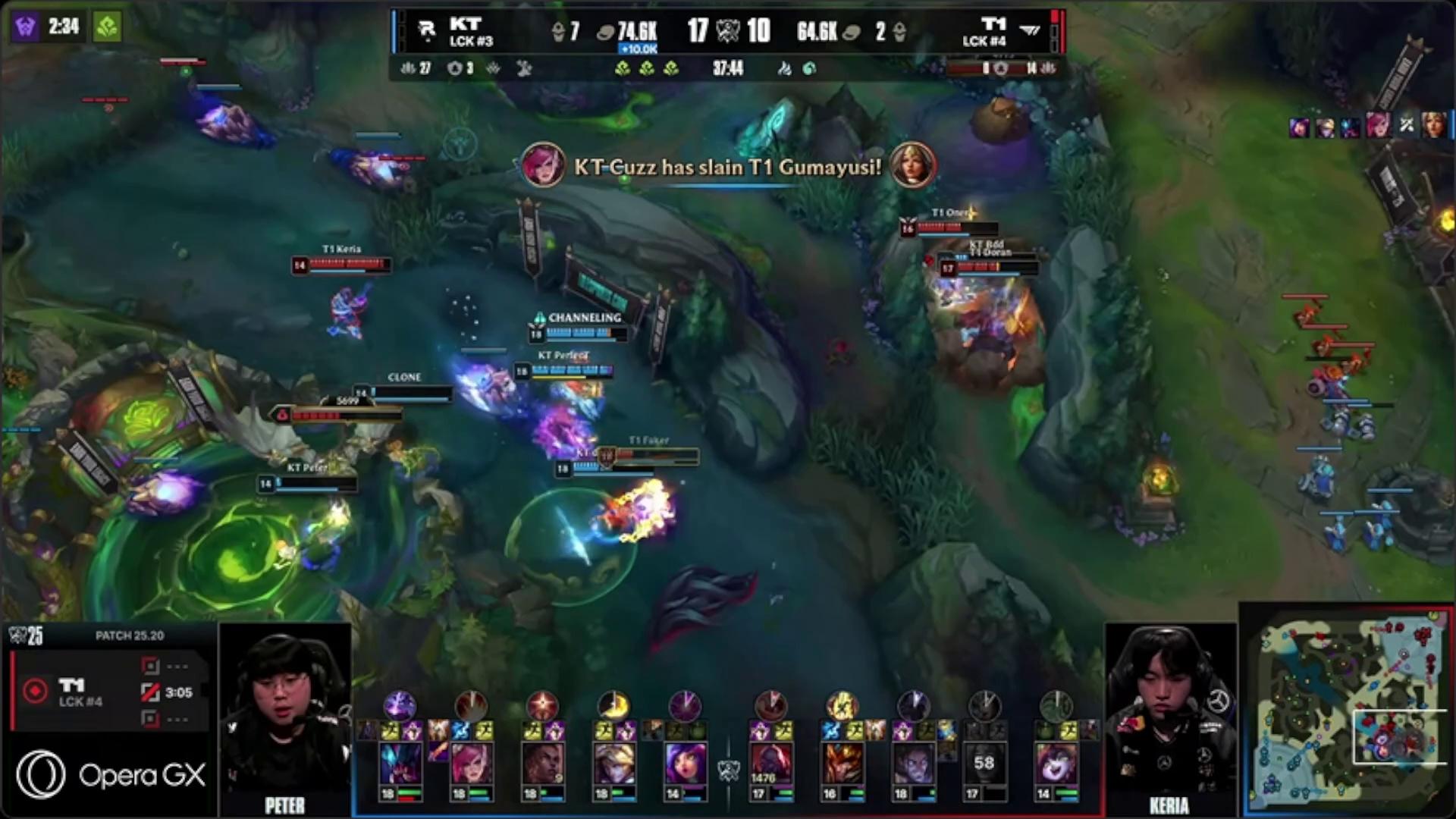Viewport: 1456px width, 819px height.
Task: Select the dark-skinned level 18 champion portrait
Action: 541,764
